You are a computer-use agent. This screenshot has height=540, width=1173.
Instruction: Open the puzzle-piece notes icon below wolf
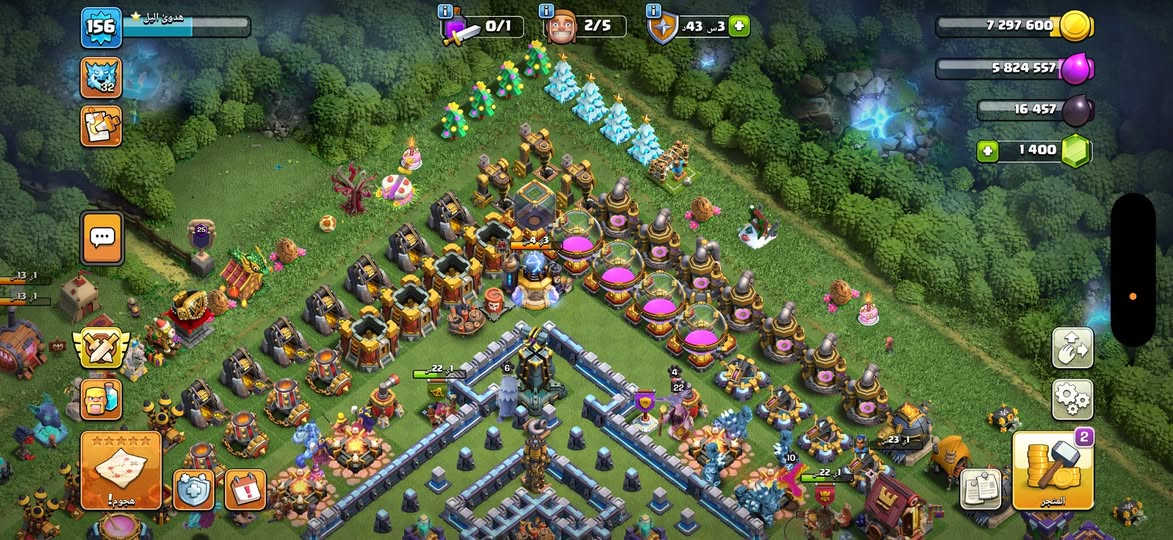[101, 126]
